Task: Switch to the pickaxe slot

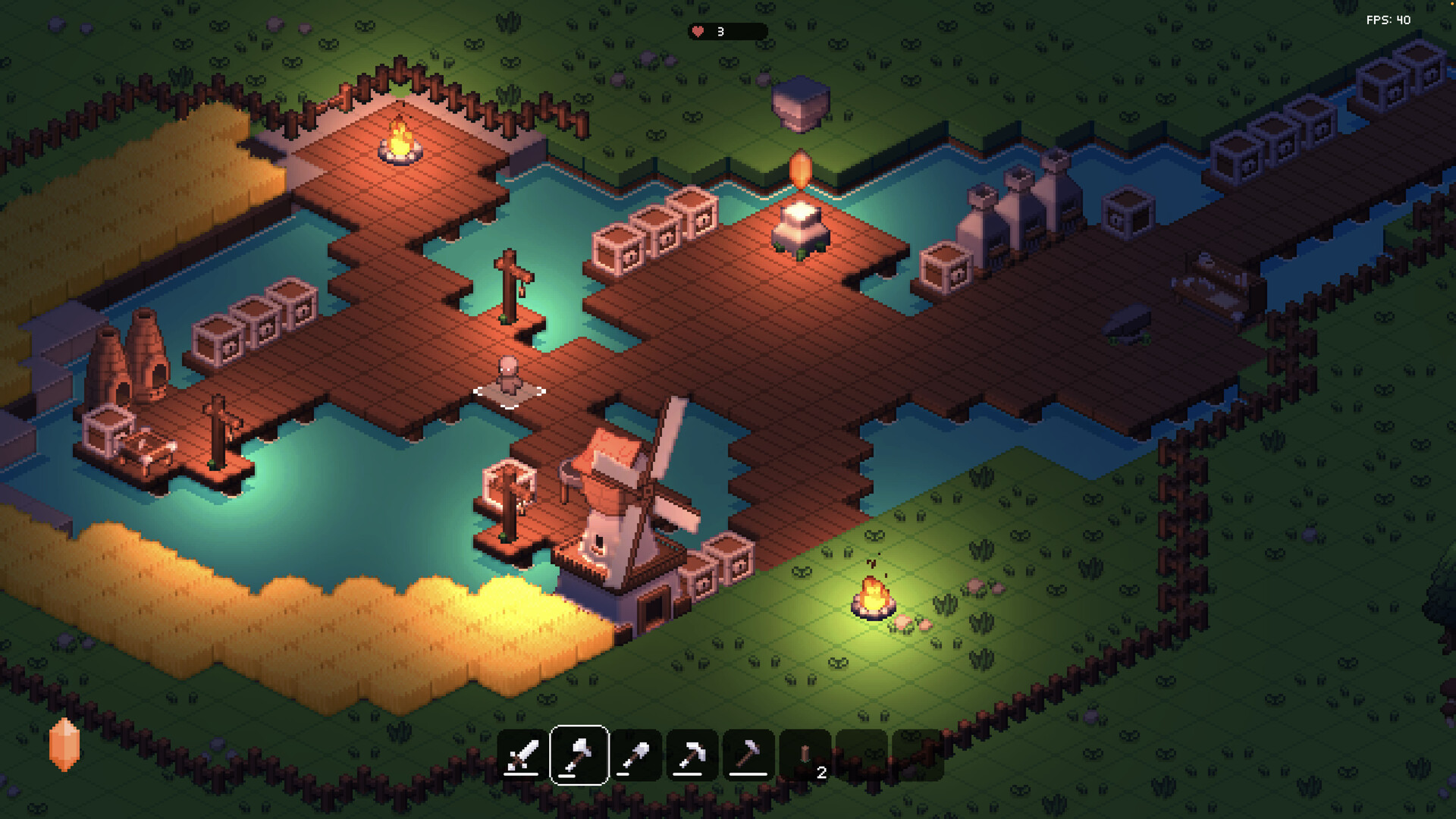Action: (692, 755)
